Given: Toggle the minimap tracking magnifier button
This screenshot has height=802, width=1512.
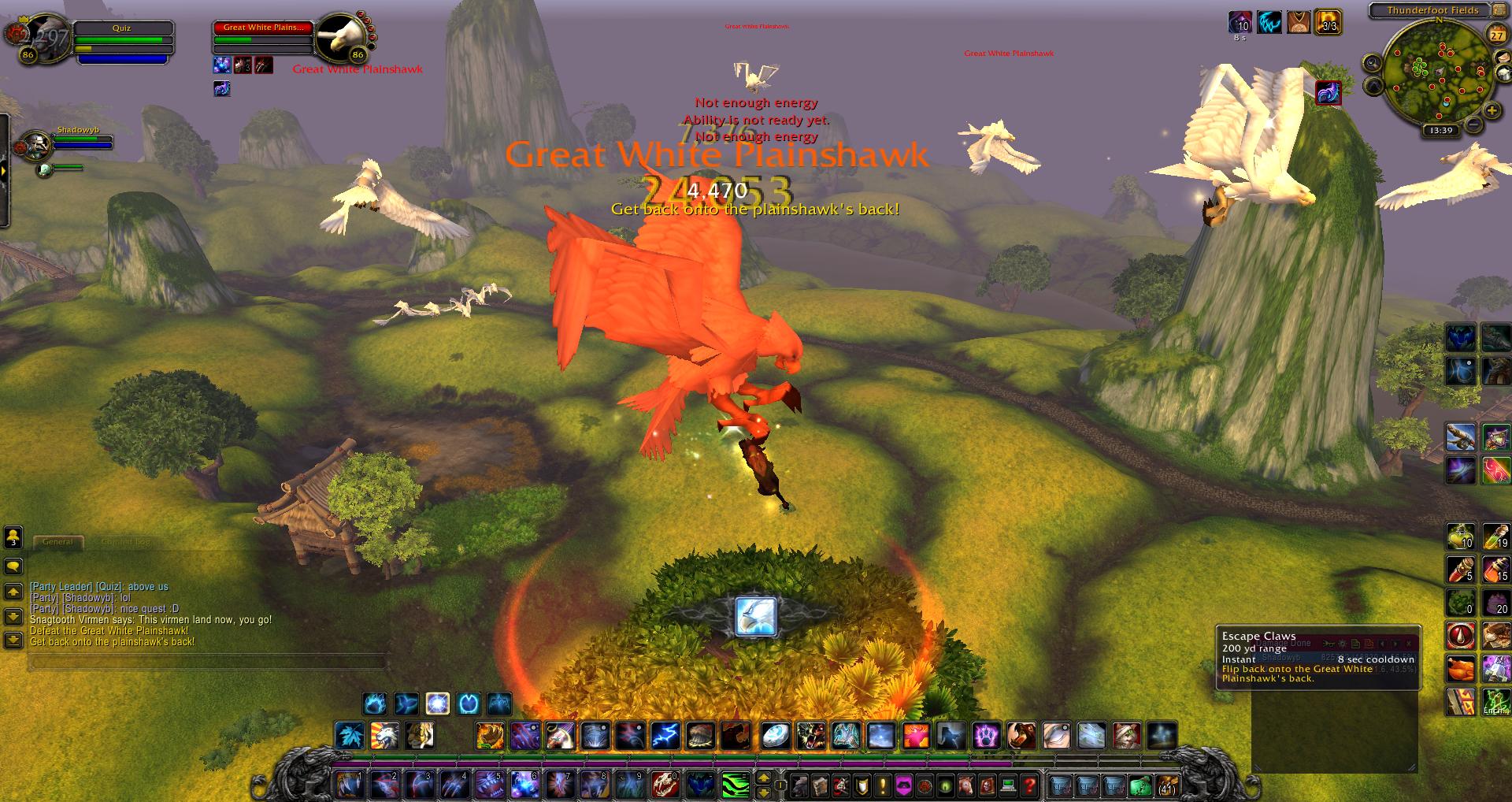Looking at the screenshot, I should point(1373,63).
